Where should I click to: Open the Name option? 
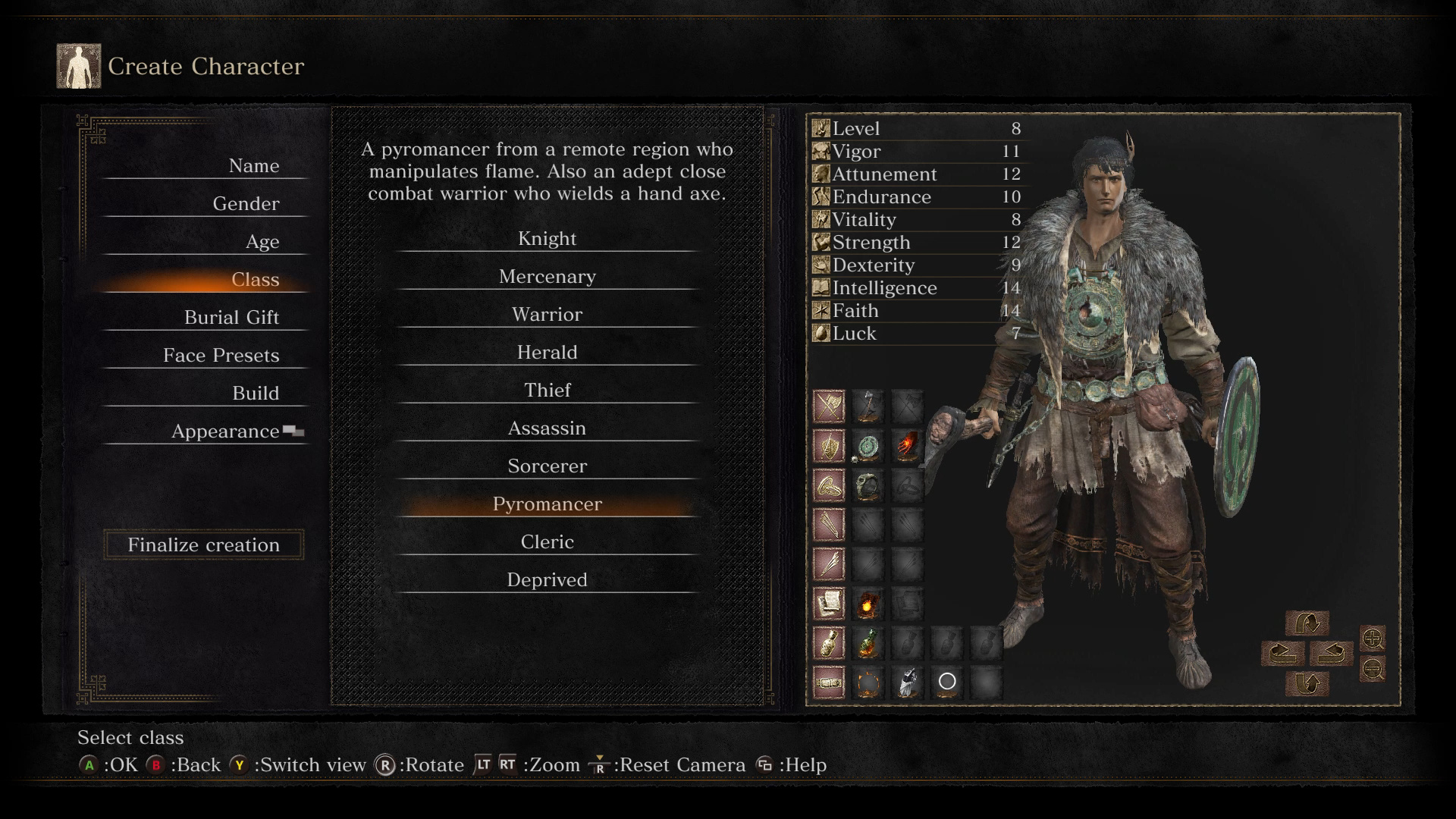click(x=253, y=166)
